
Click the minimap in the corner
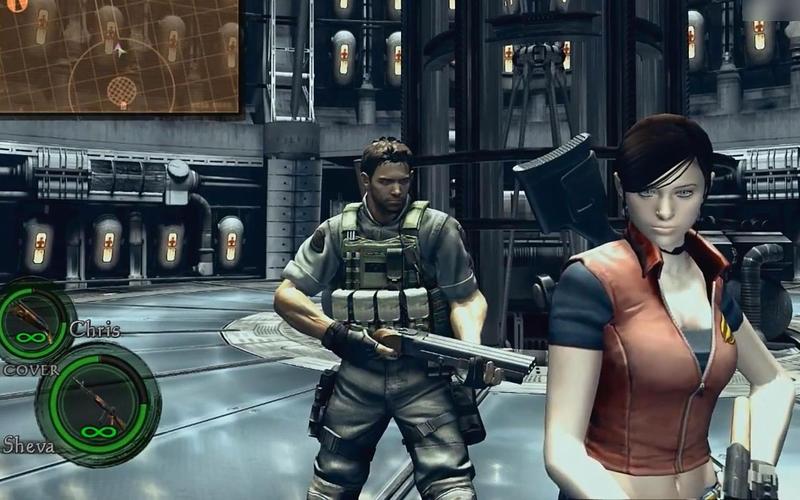tap(119, 55)
